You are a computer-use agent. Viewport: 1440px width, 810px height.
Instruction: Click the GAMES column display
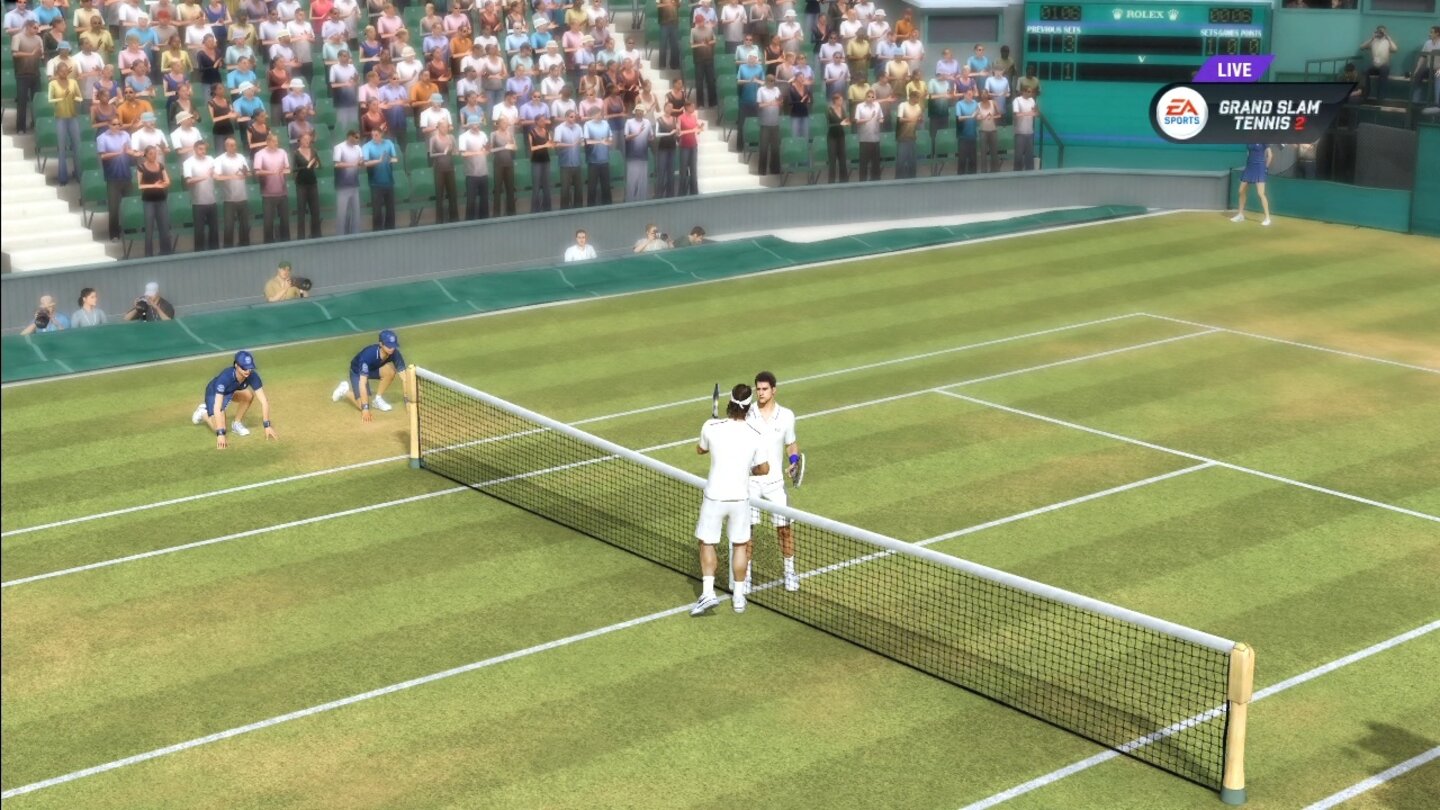click(1230, 45)
